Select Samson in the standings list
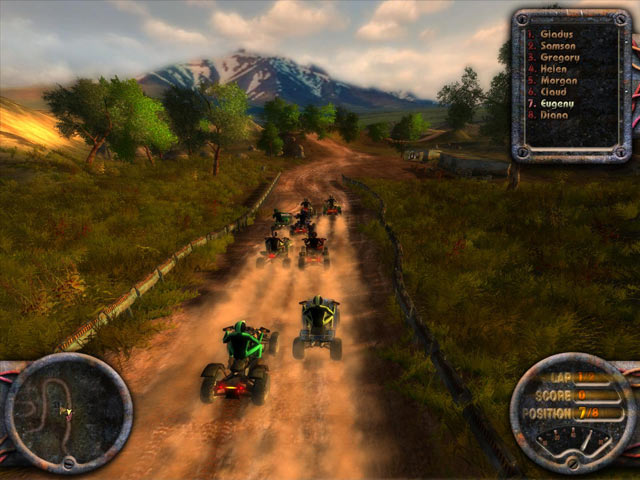Image resolution: width=640 pixels, height=480 pixels. 558,46
